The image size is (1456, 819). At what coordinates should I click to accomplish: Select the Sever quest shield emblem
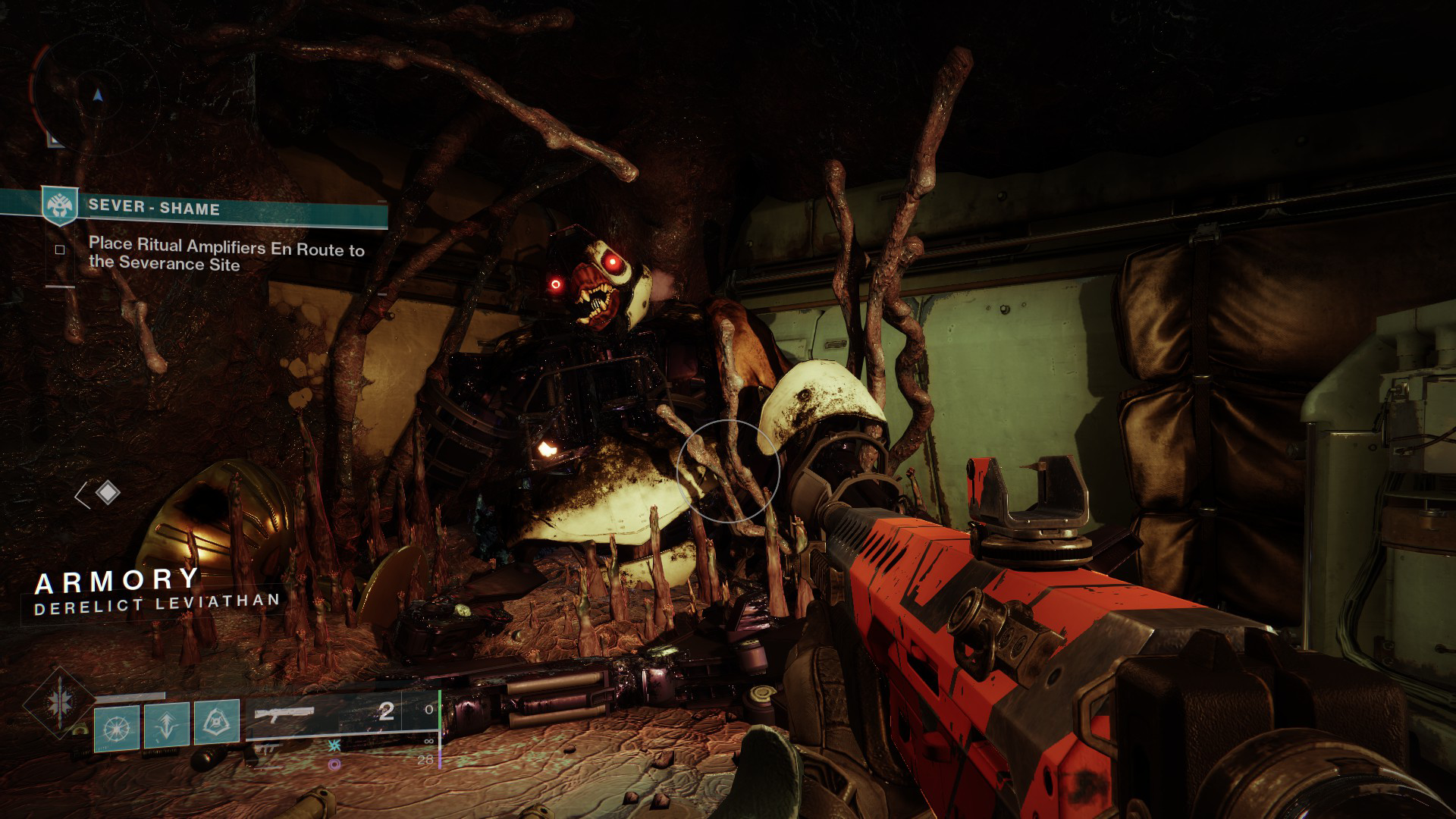coord(59,206)
